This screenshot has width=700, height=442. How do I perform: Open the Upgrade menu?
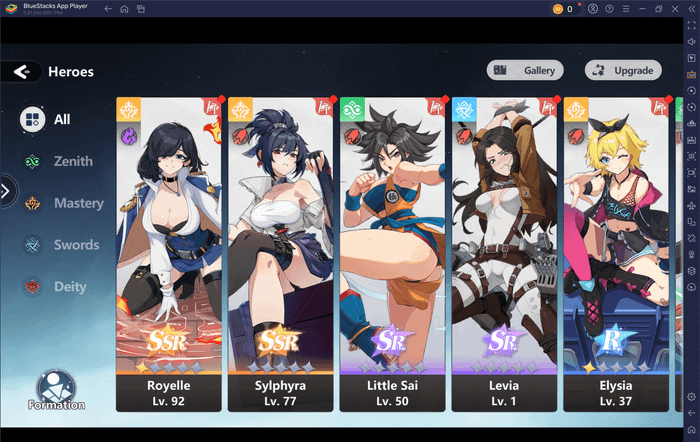pyautogui.click(x=623, y=70)
